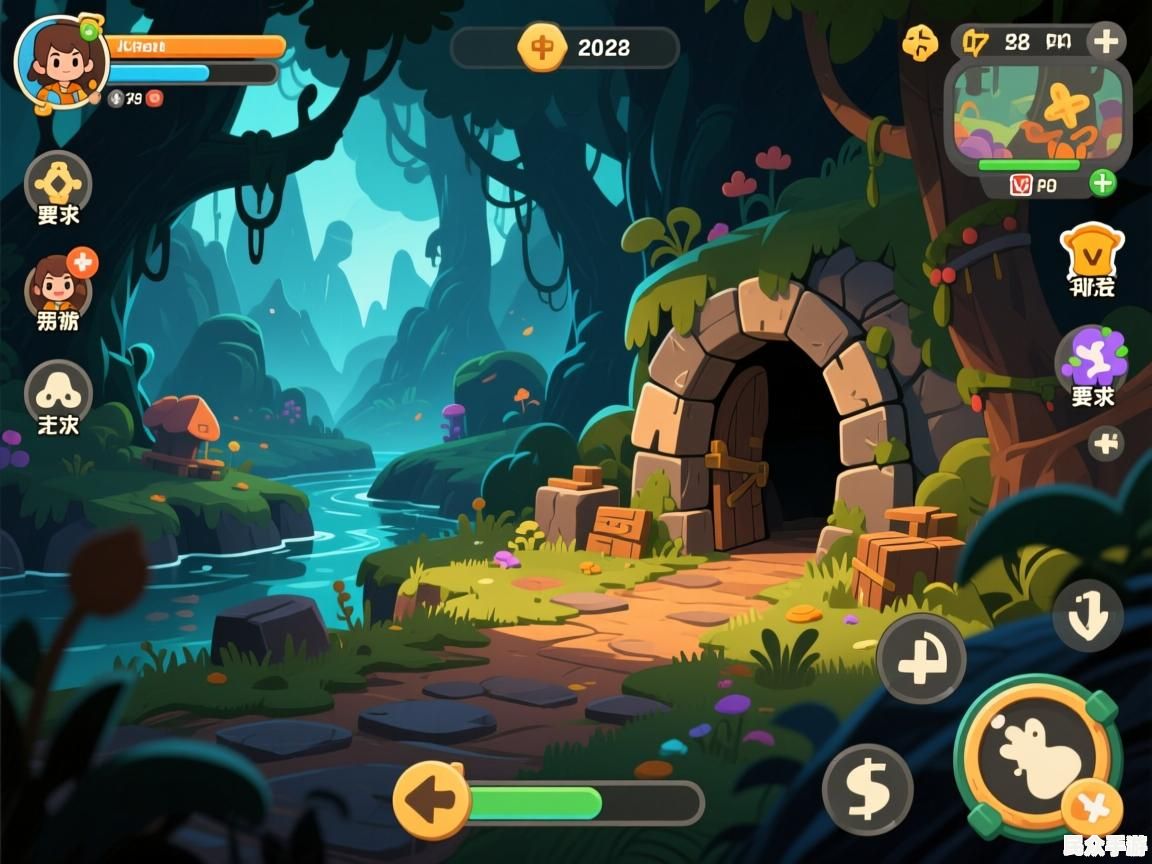This screenshot has height=864, width=1152.
Task: Click the green plus below the minimap
Action: point(1101,183)
